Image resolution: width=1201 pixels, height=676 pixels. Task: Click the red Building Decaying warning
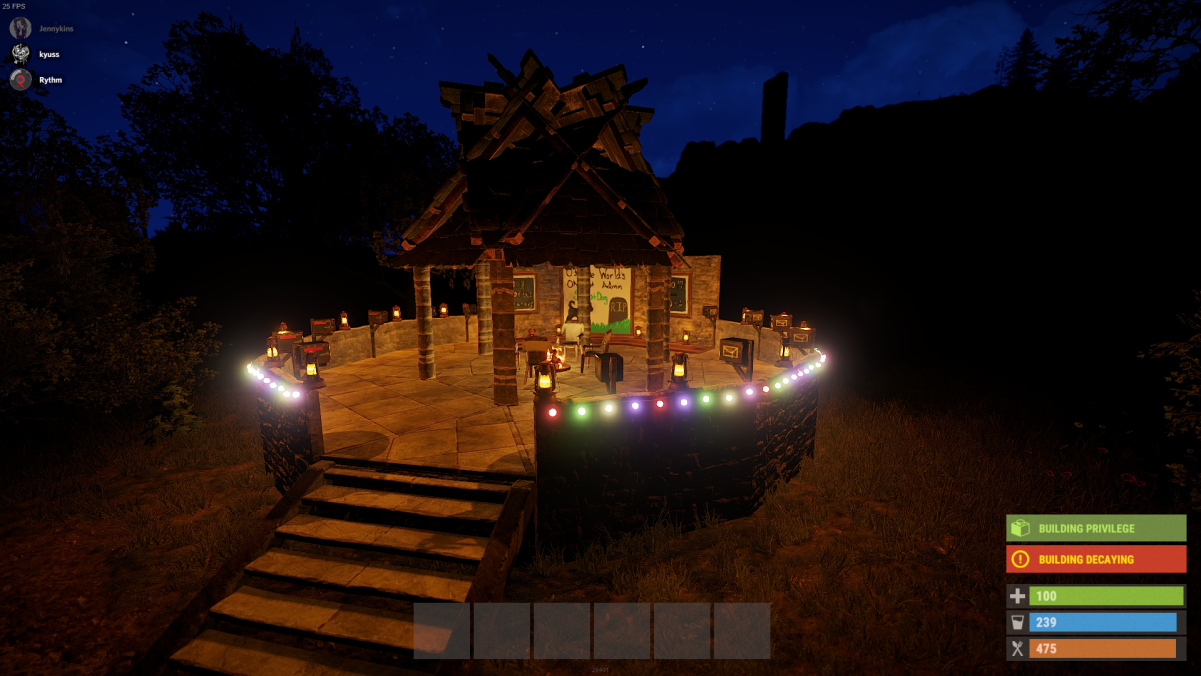tap(1096, 559)
